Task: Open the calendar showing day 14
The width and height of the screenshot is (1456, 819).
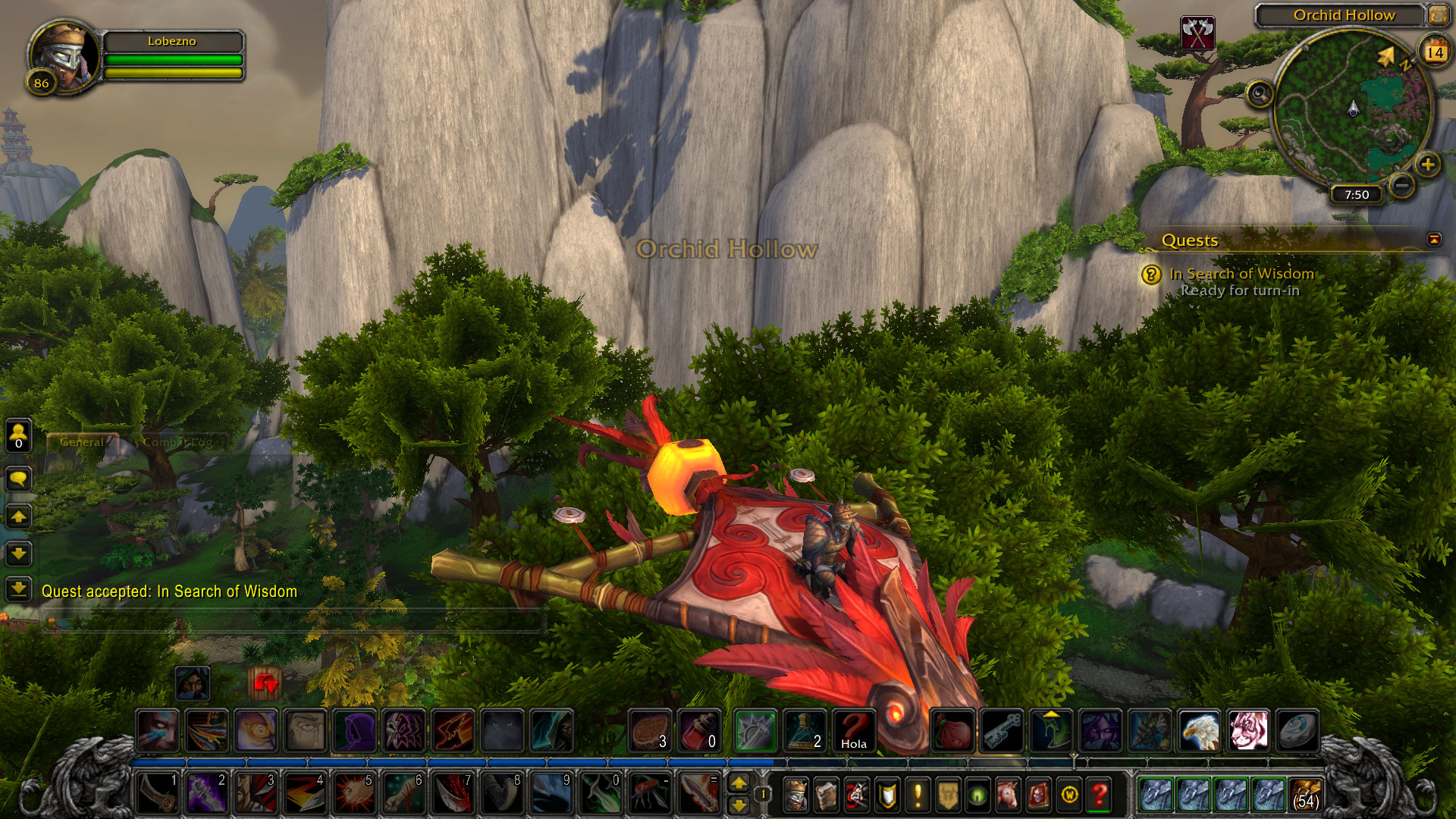Action: (x=1434, y=52)
